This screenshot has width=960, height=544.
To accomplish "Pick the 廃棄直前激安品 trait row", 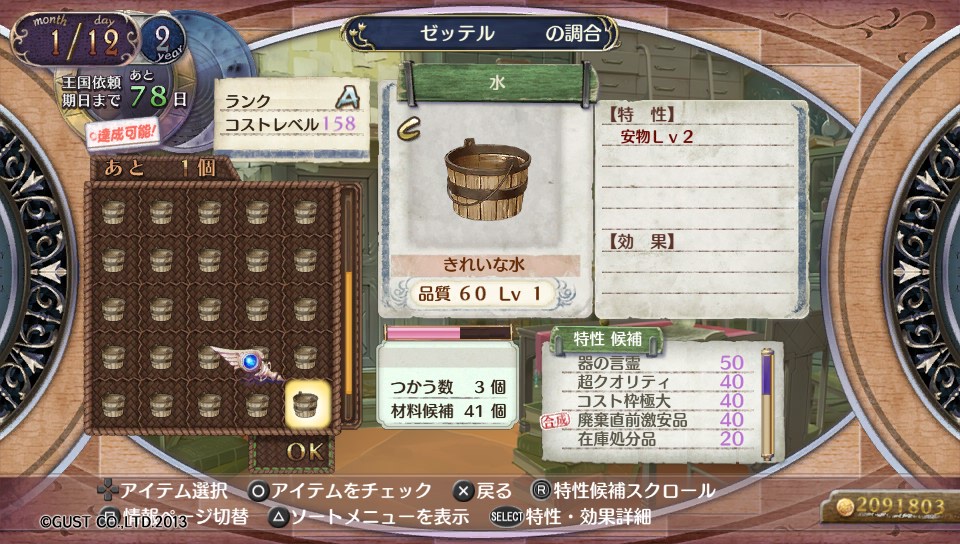I will click(x=632, y=421).
